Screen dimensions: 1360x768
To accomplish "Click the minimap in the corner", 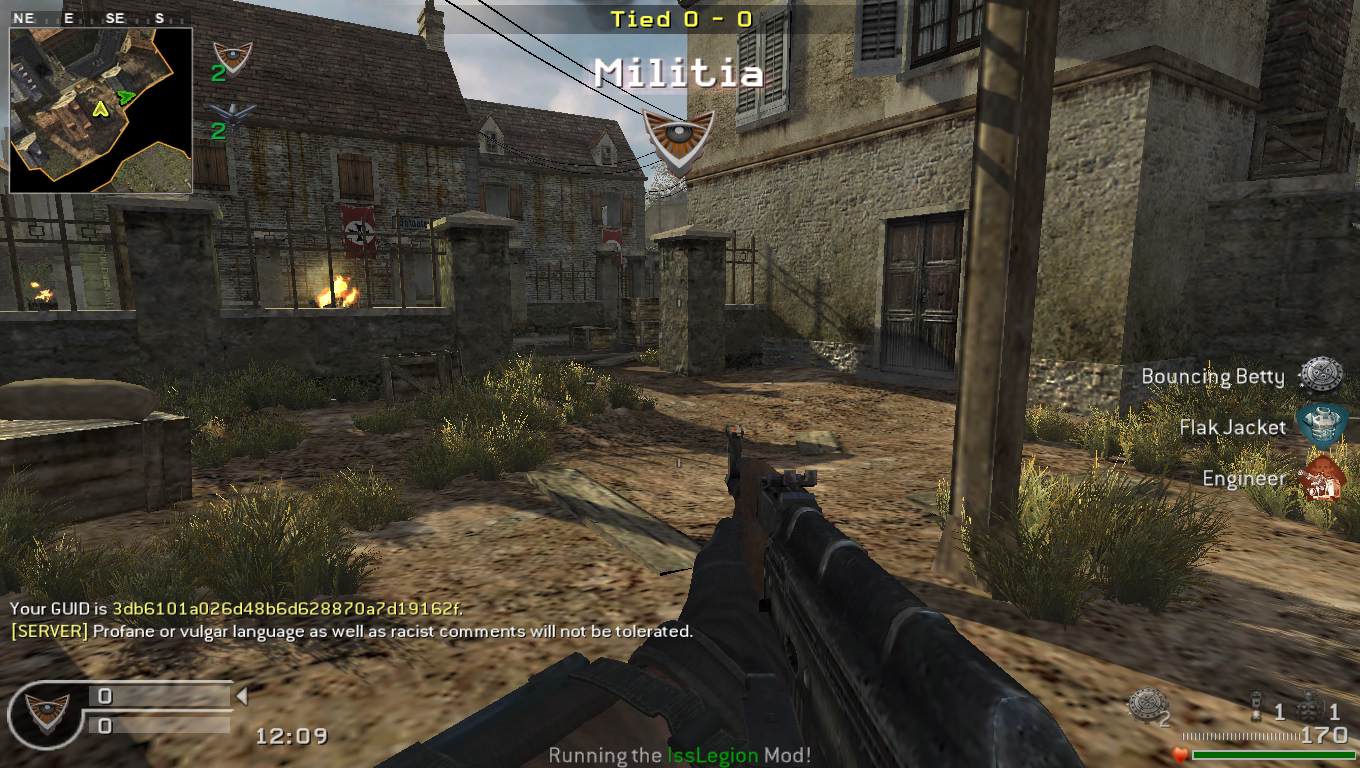I will point(100,110).
